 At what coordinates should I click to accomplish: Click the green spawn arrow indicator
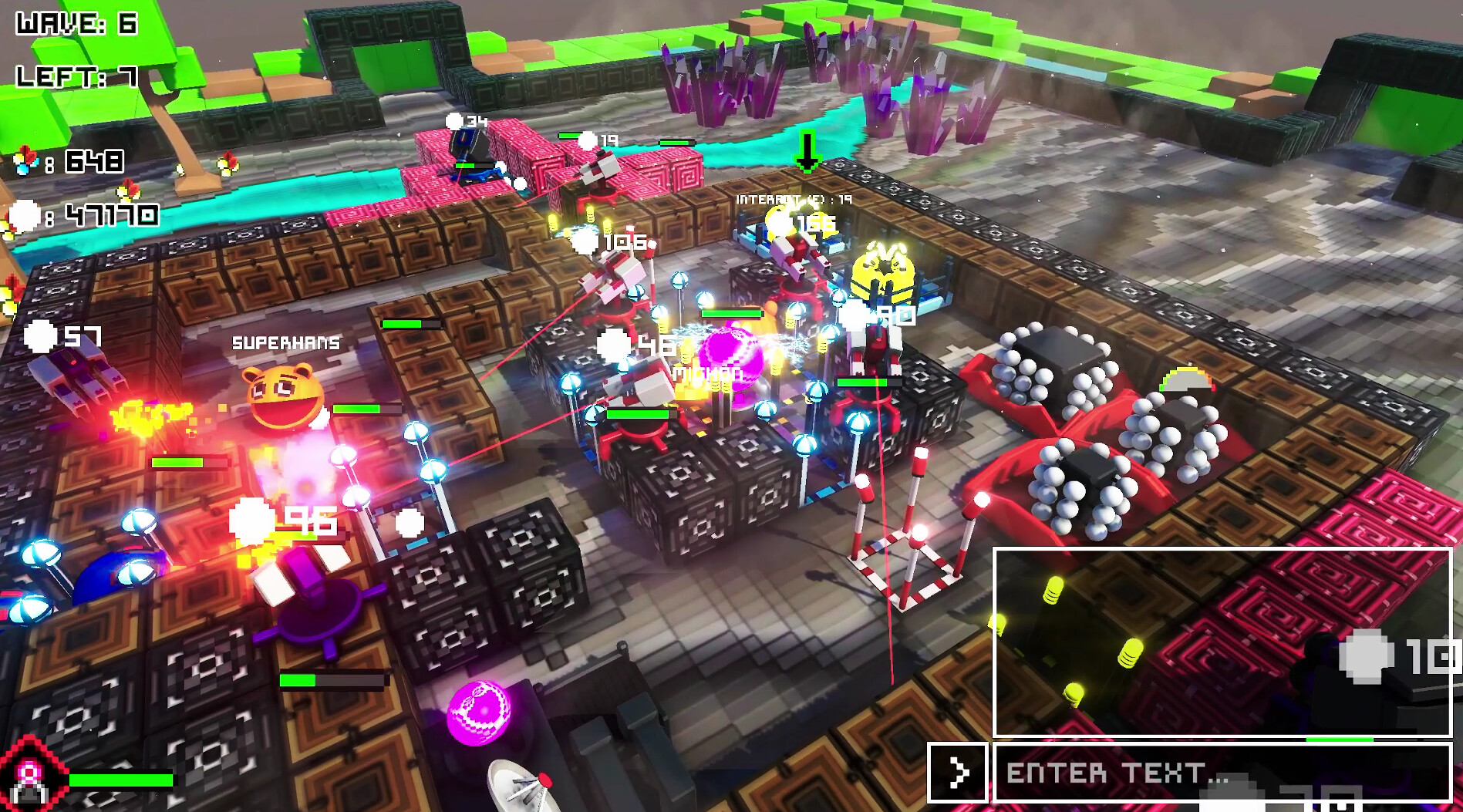[x=808, y=151]
